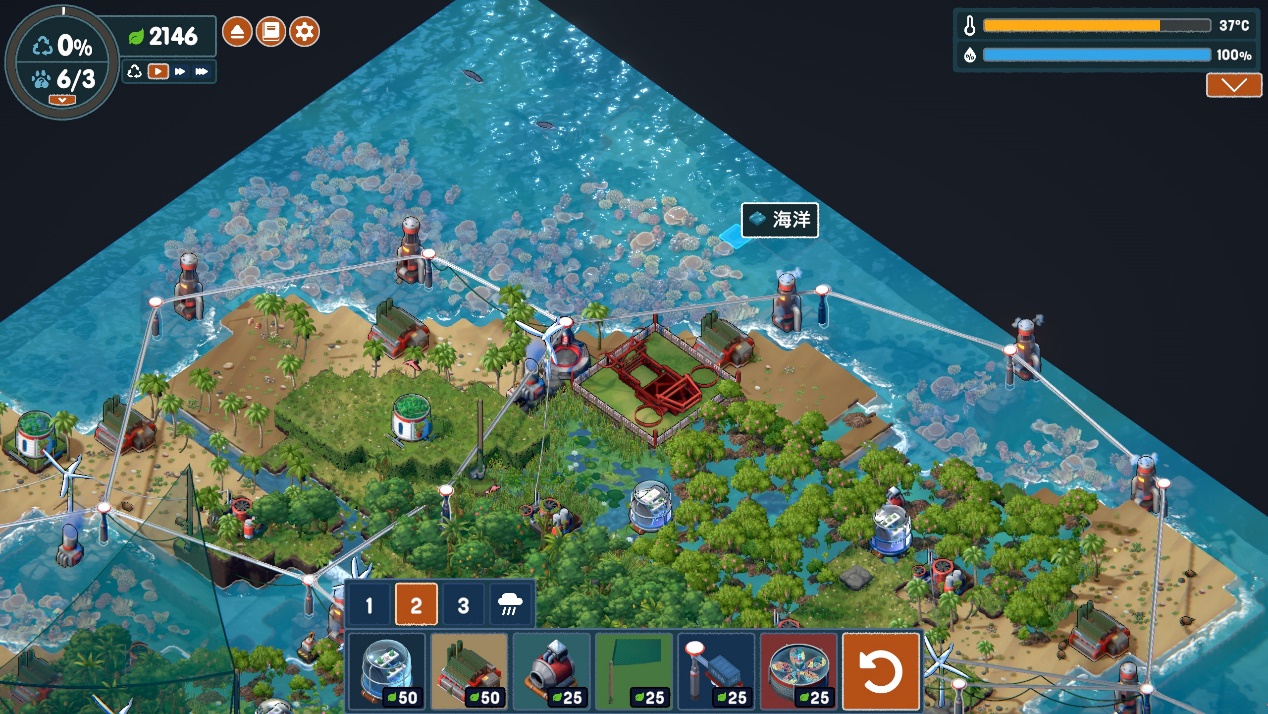Open the settings gear menu
1268x714 pixels.
(304, 32)
